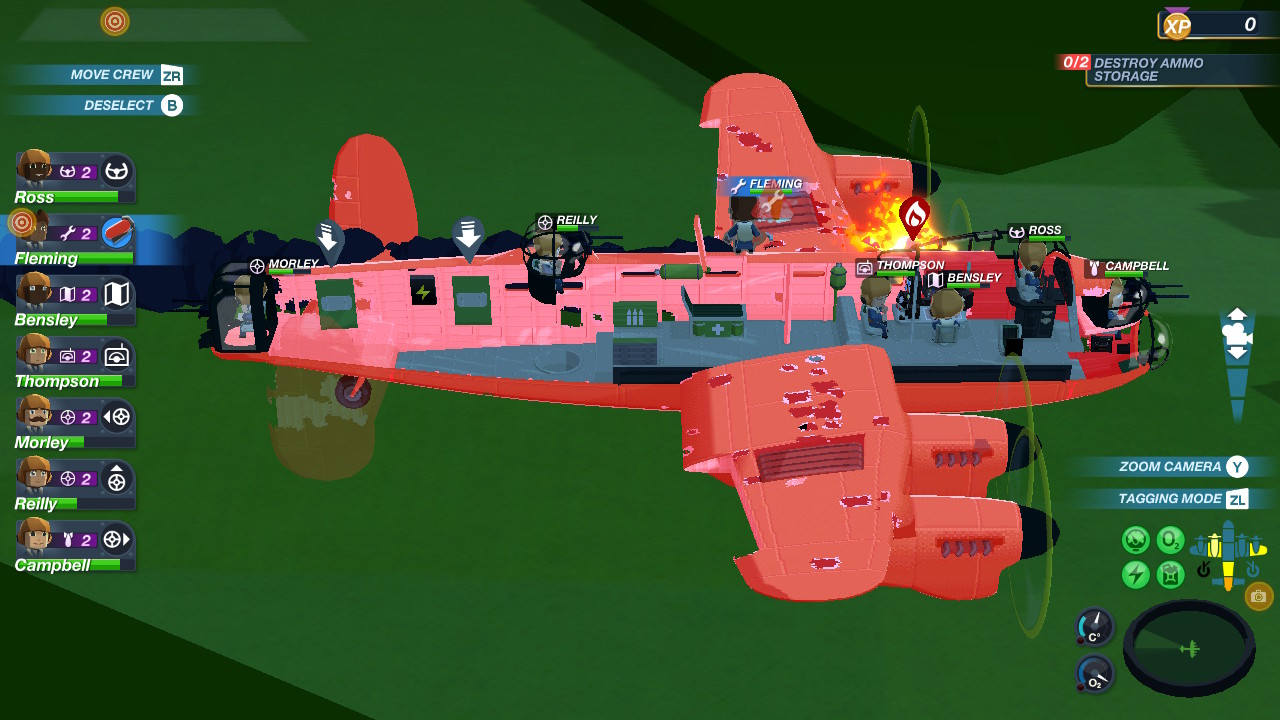Select Thompson's radio operator icon

pos(117,355)
